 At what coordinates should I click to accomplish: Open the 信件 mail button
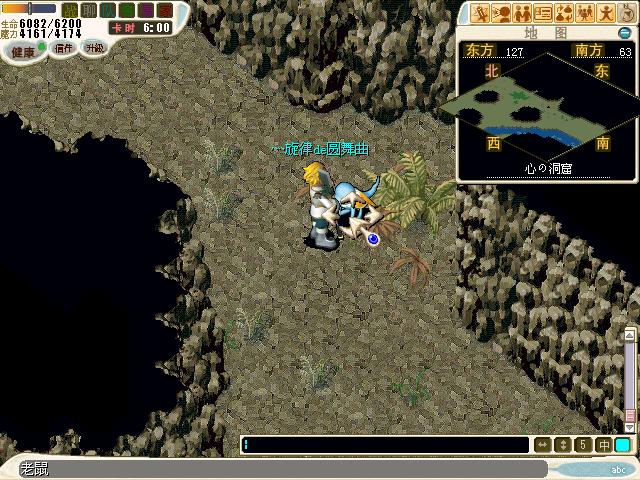click(64, 48)
